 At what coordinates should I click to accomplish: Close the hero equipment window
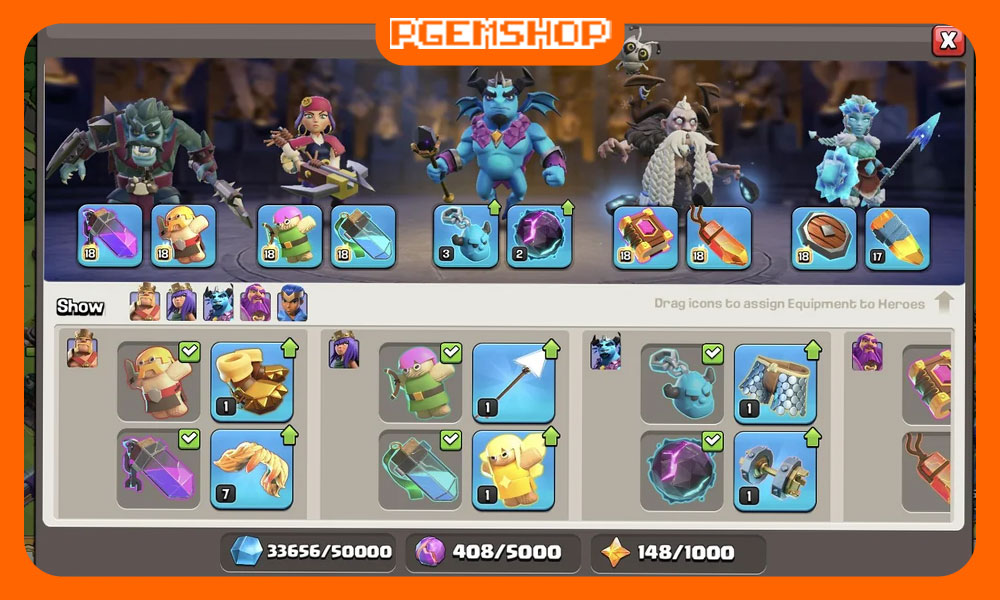pyautogui.click(x=947, y=41)
